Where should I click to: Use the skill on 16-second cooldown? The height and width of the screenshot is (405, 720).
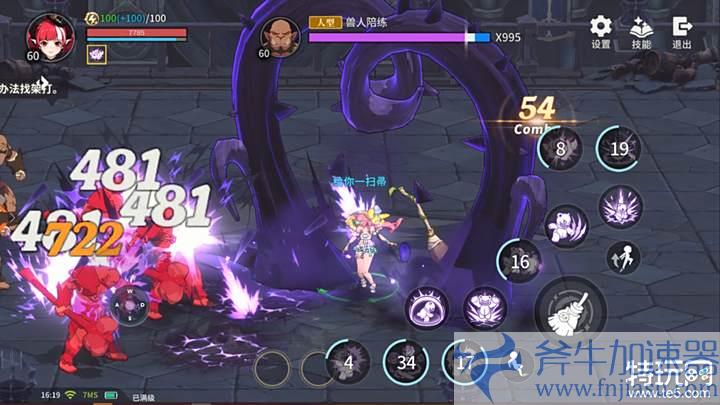(520, 263)
